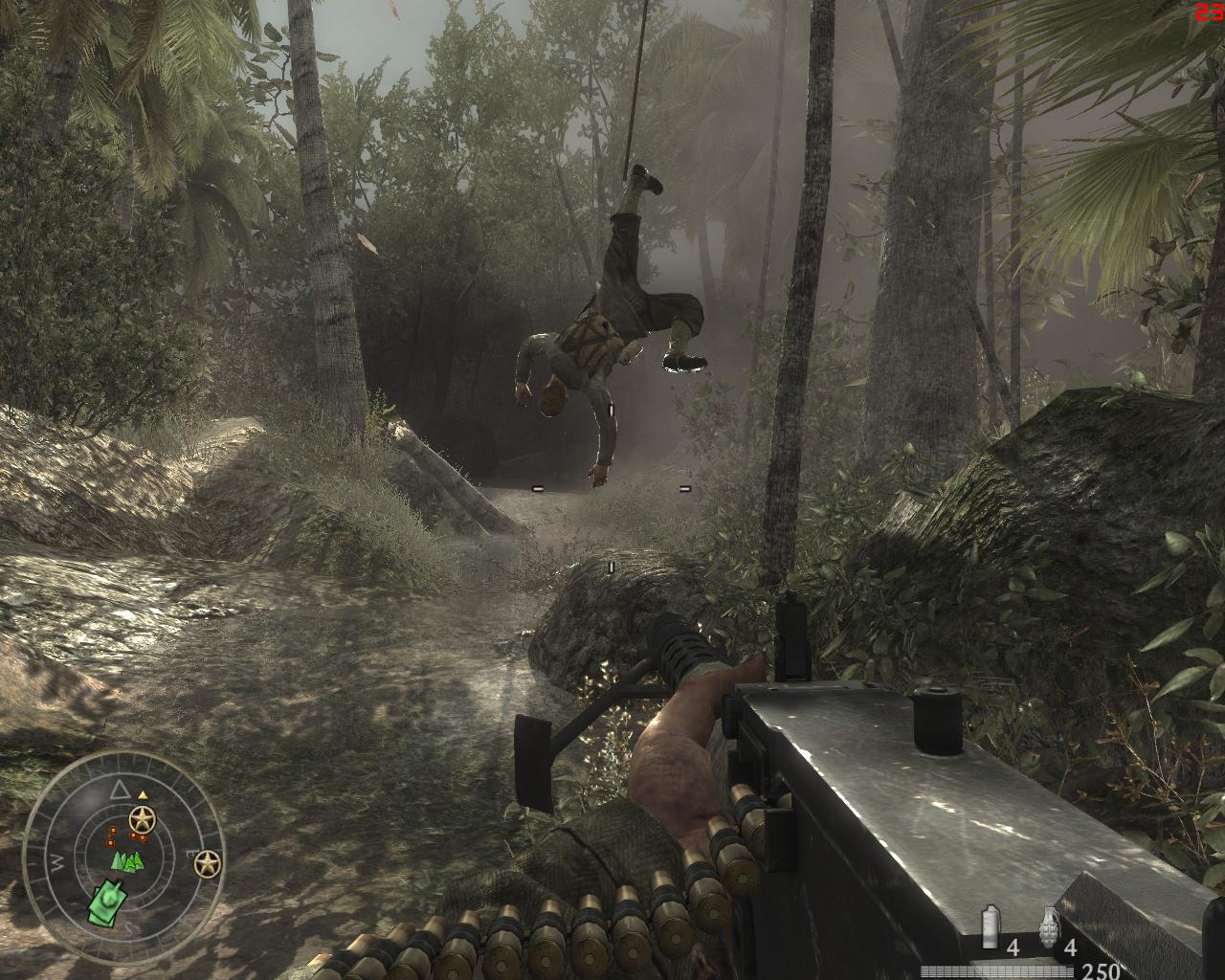Screen dimensions: 1225x980
Task: Select the small yellow triangle marker on the compass
Action: pos(144,794)
